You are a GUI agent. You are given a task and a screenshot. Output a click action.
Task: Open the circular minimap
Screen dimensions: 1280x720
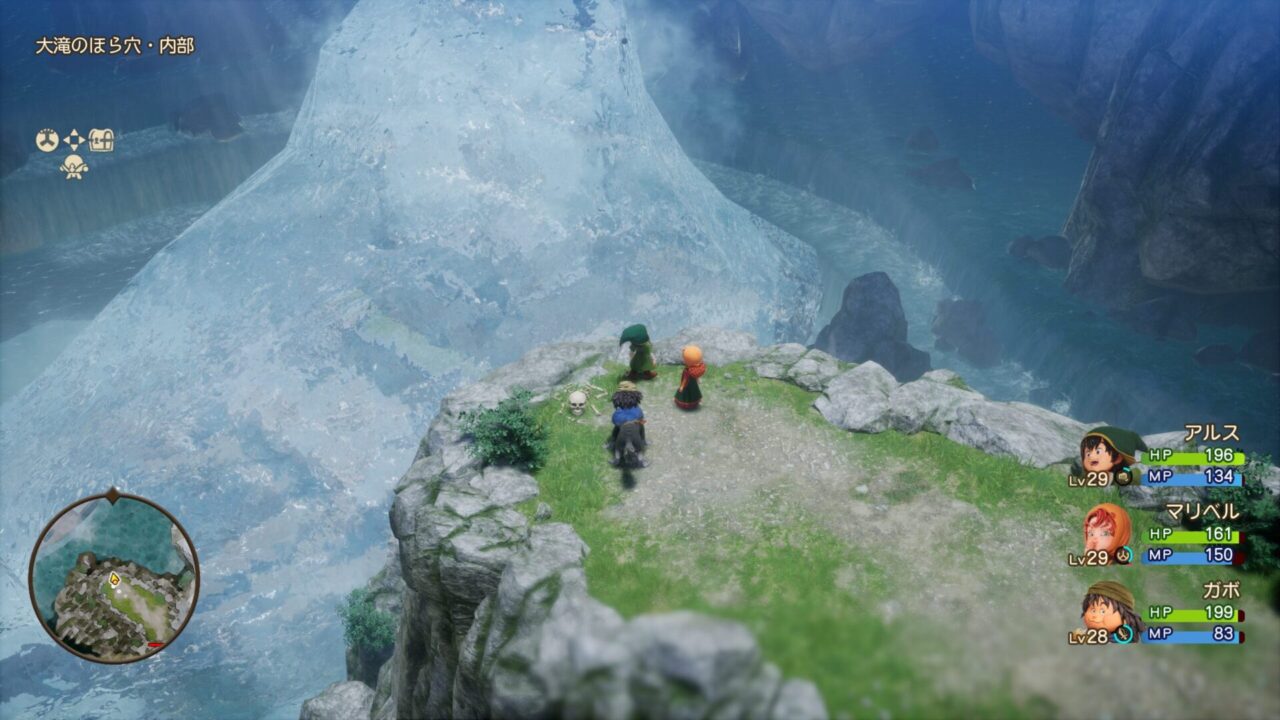113,577
